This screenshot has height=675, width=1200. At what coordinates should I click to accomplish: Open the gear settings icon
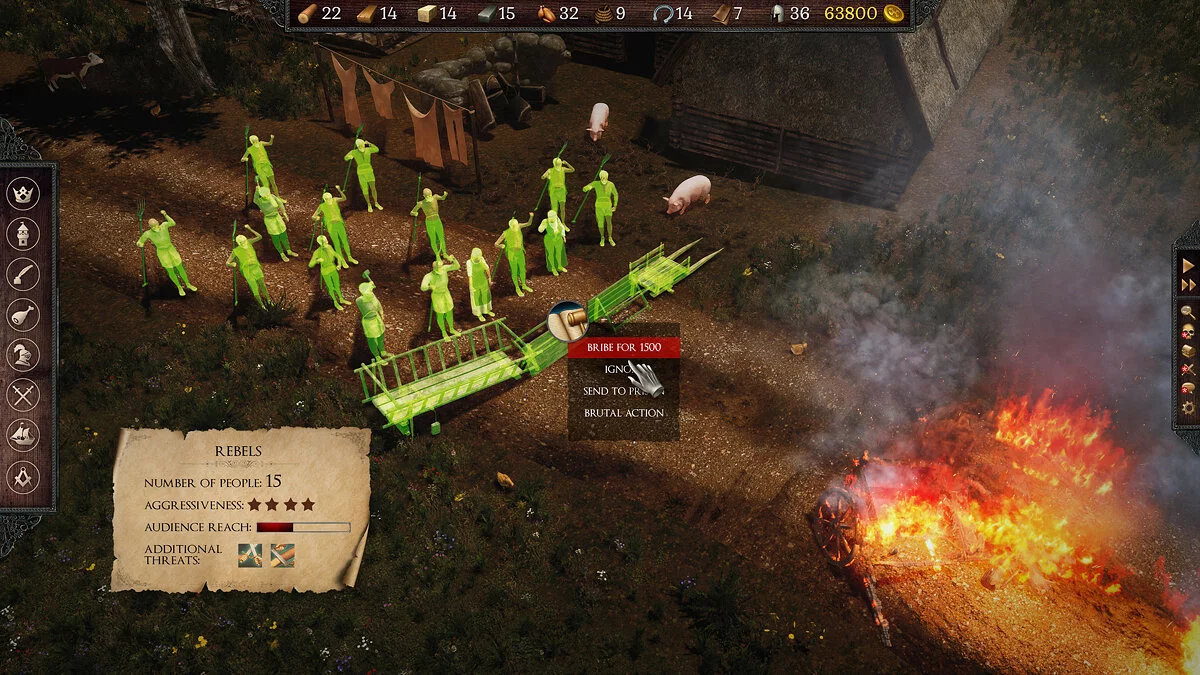tap(1188, 408)
